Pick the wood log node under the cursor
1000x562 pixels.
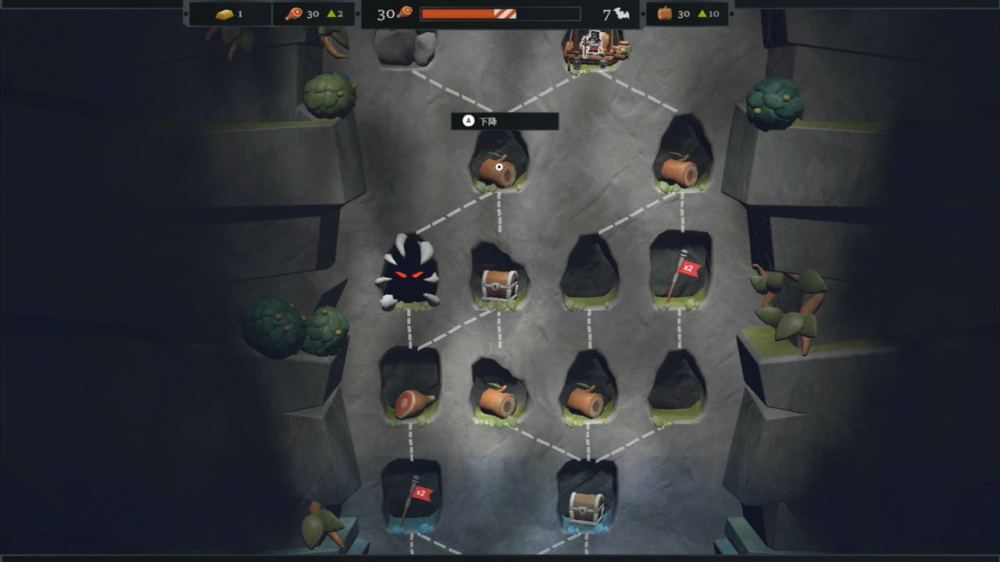[497, 171]
